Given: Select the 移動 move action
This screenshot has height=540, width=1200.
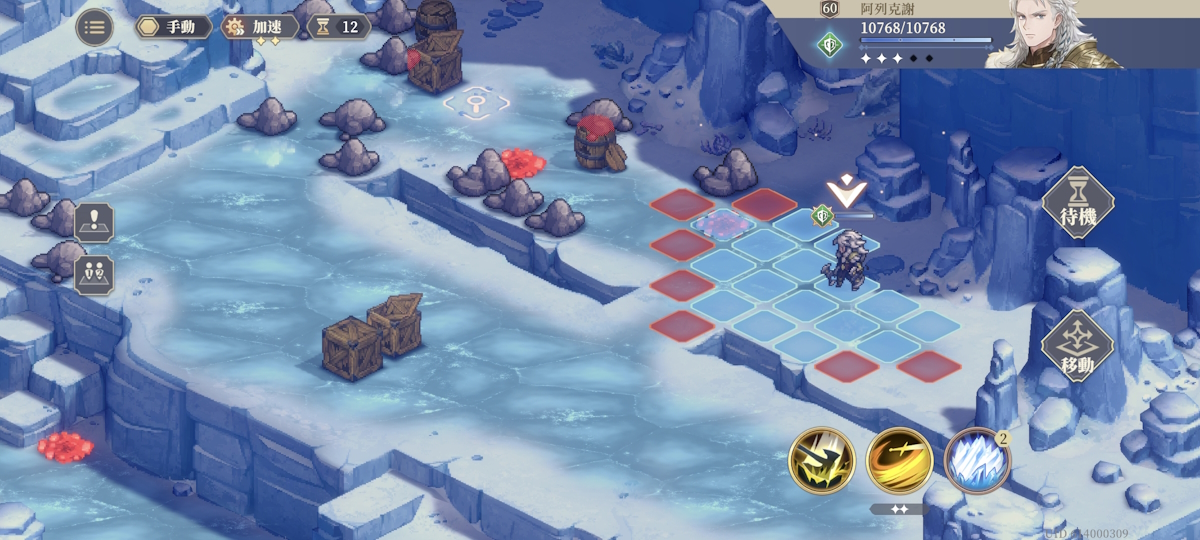Looking at the screenshot, I should 1077,347.
